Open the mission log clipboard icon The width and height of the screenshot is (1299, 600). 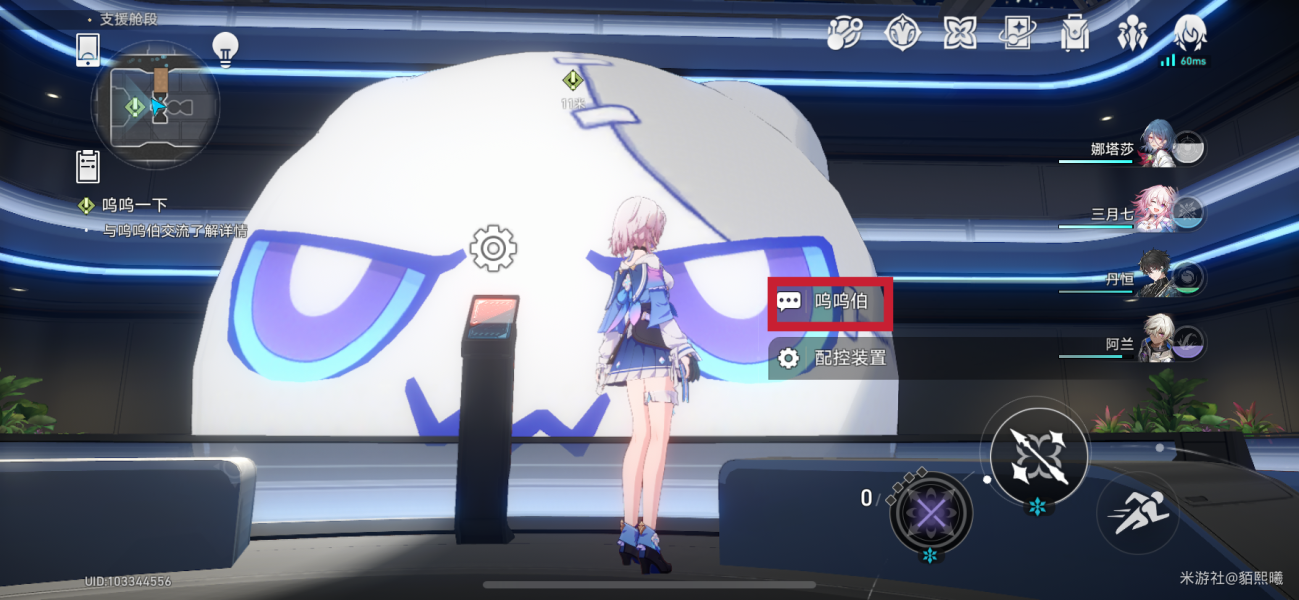tap(88, 166)
